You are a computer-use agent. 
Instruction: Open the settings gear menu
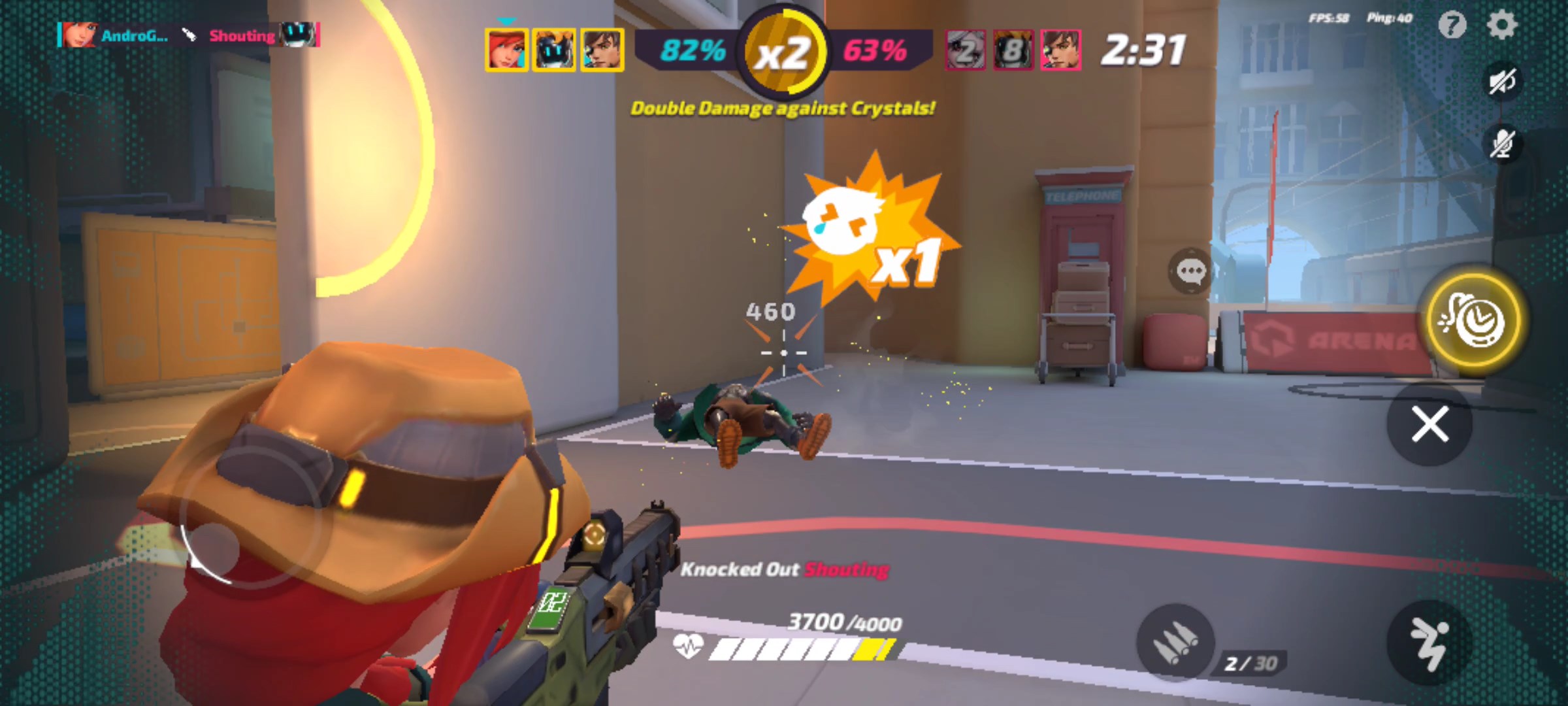[x=1502, y=25]
